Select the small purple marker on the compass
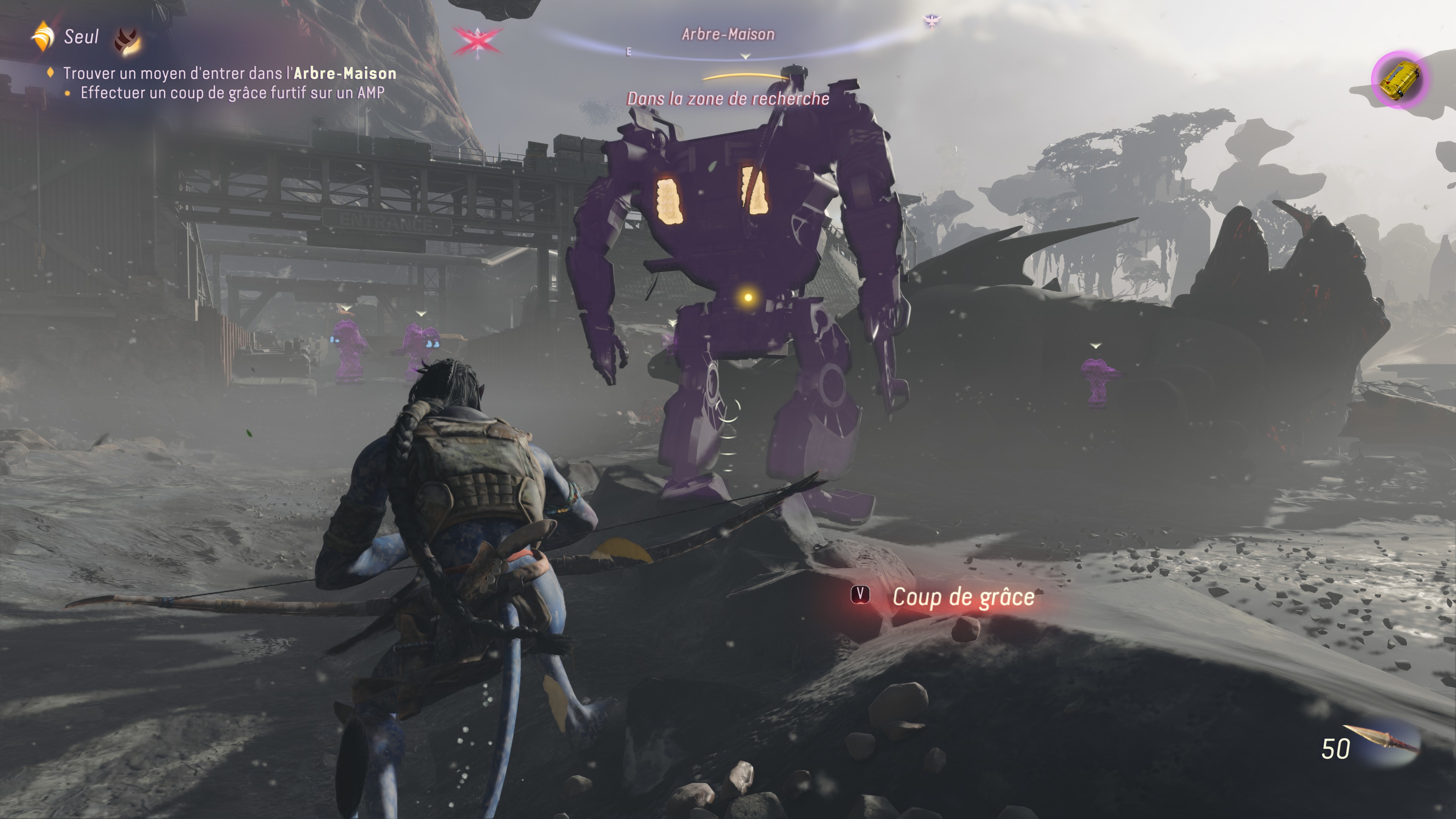 pyautogui.click(x=931, y=21)
